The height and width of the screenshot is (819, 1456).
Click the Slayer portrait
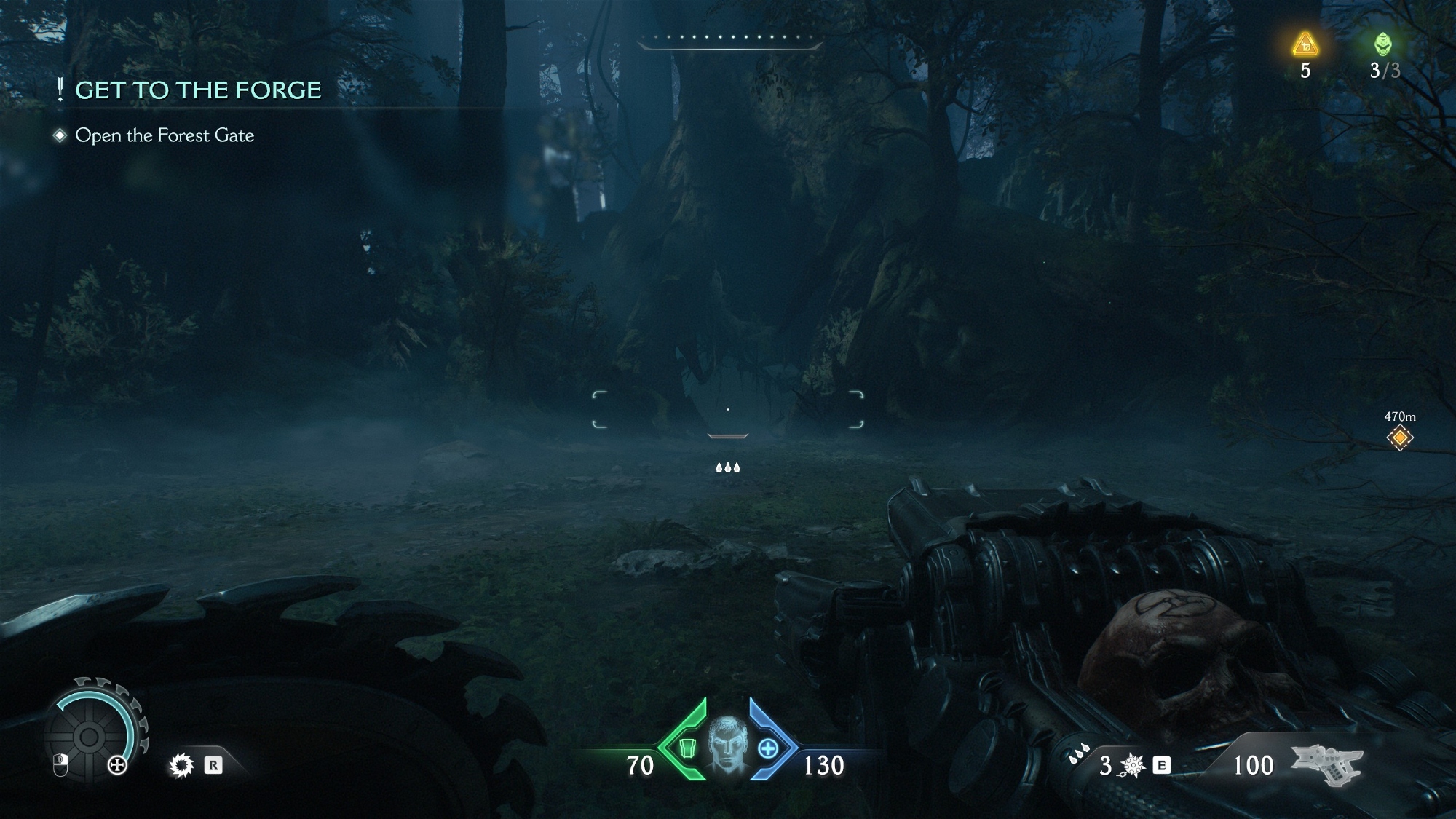point(728,743)
